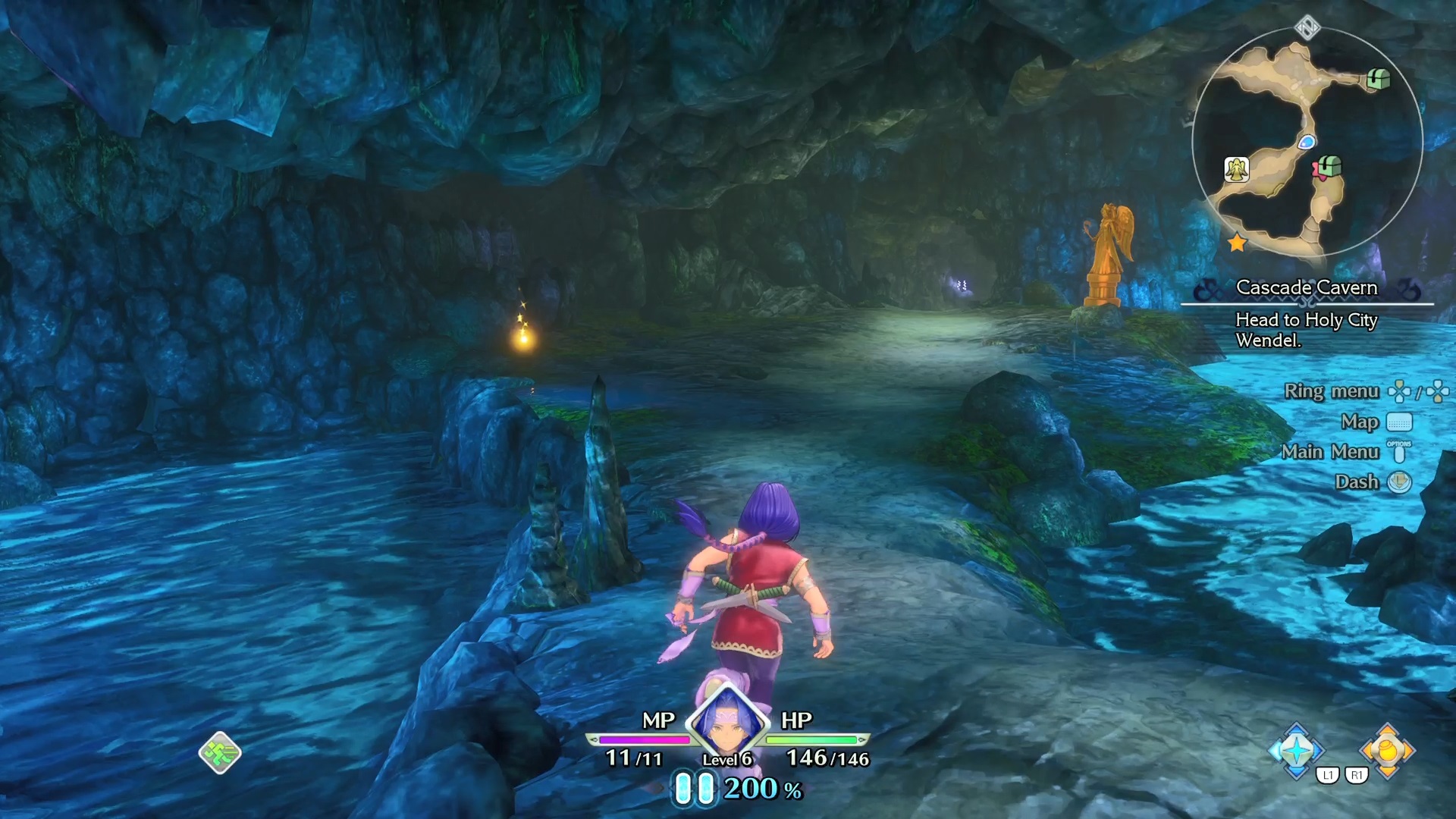This screenshot has width=1456, height=819.
Task: Open the Map option
Action: pyautogui.click(x=1359, y=422)
